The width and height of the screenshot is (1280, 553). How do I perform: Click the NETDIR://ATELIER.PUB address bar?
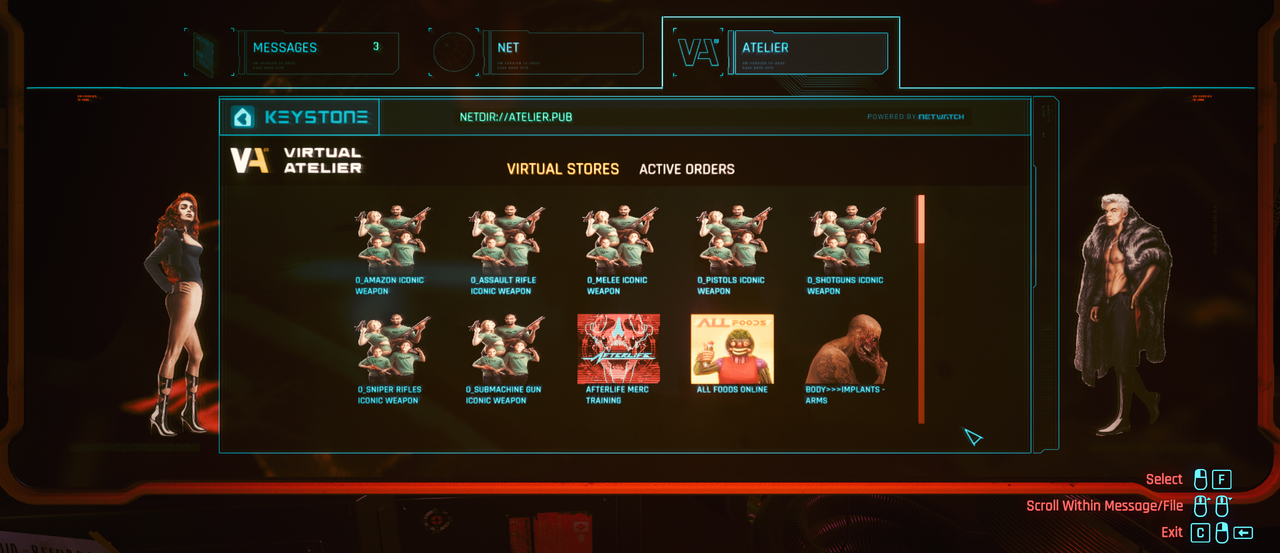point(516,117)
